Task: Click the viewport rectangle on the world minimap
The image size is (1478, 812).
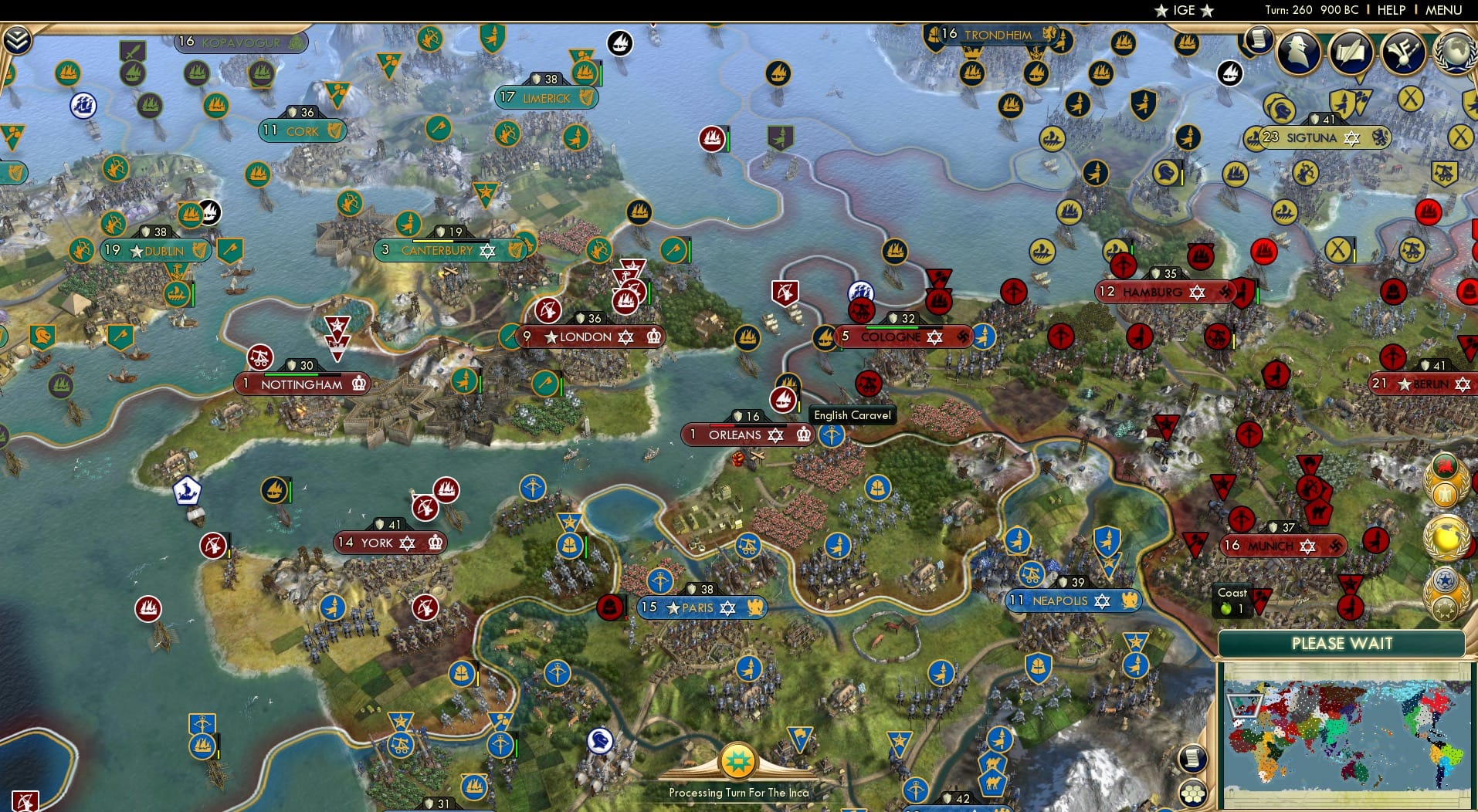Action: (1244, 705)
